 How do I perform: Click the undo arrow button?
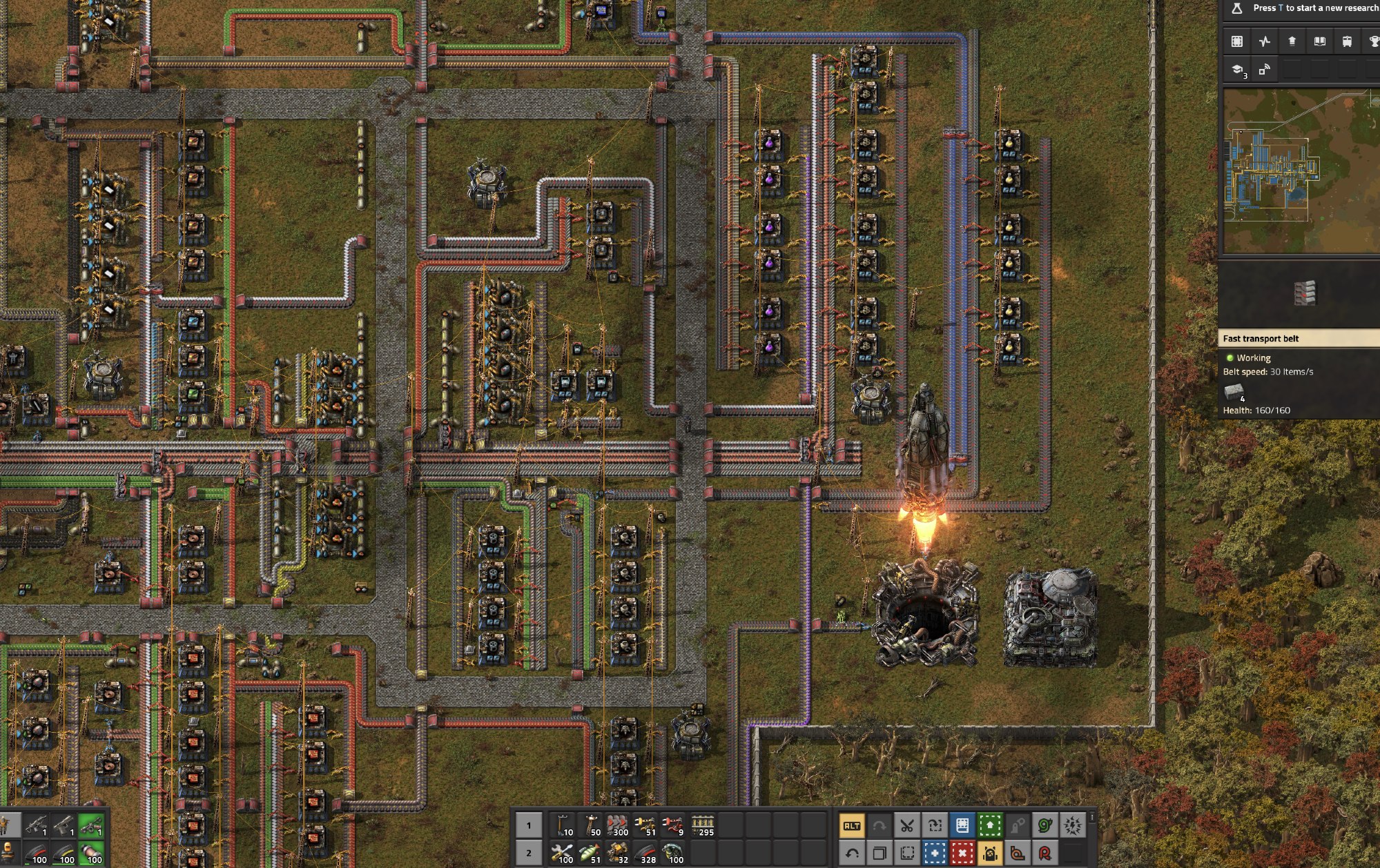(x=852, y=854)
